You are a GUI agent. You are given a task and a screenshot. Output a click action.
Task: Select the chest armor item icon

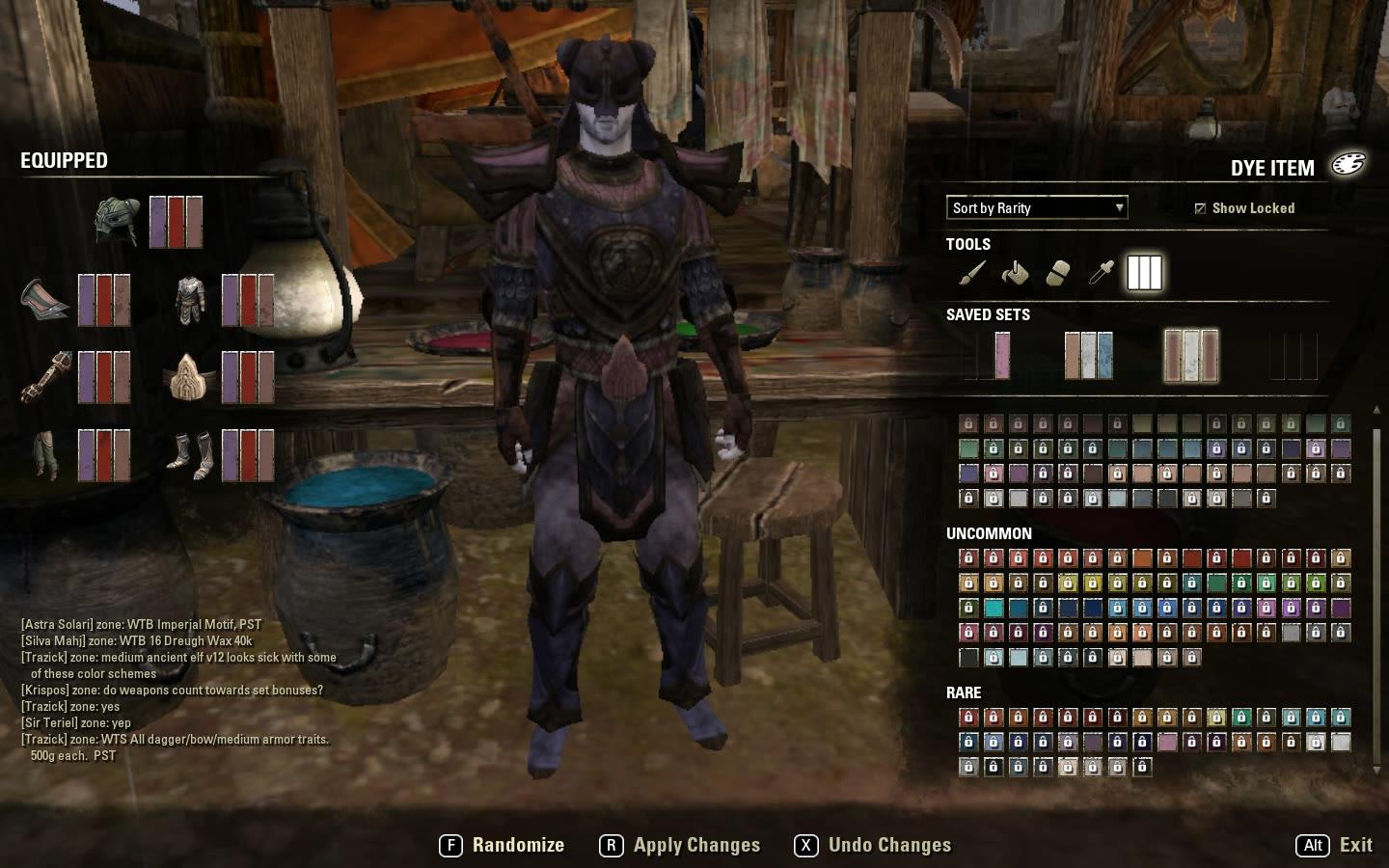[x=189, y=297]
